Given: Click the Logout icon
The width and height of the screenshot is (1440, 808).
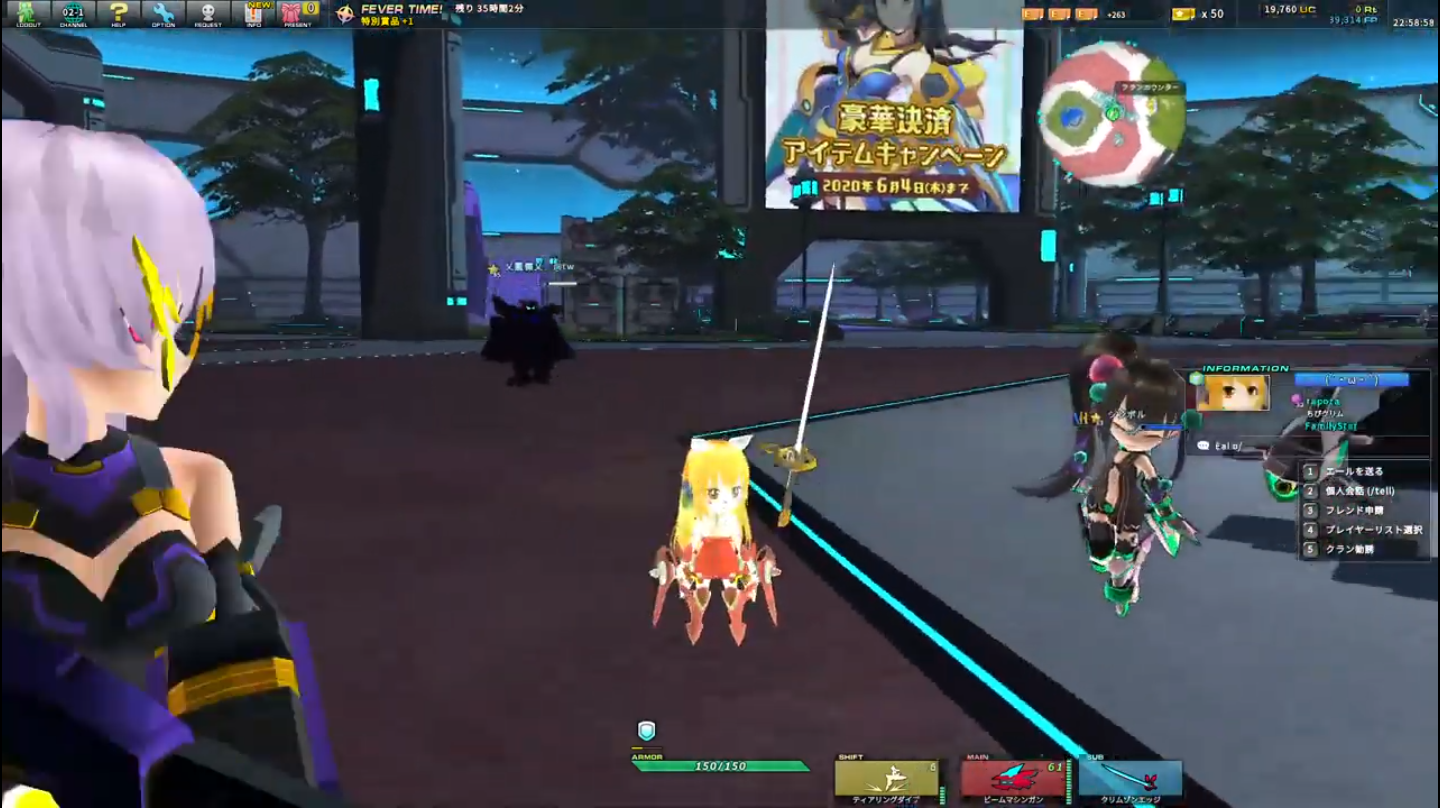Looking at the screenshot, I should (30, 14).
